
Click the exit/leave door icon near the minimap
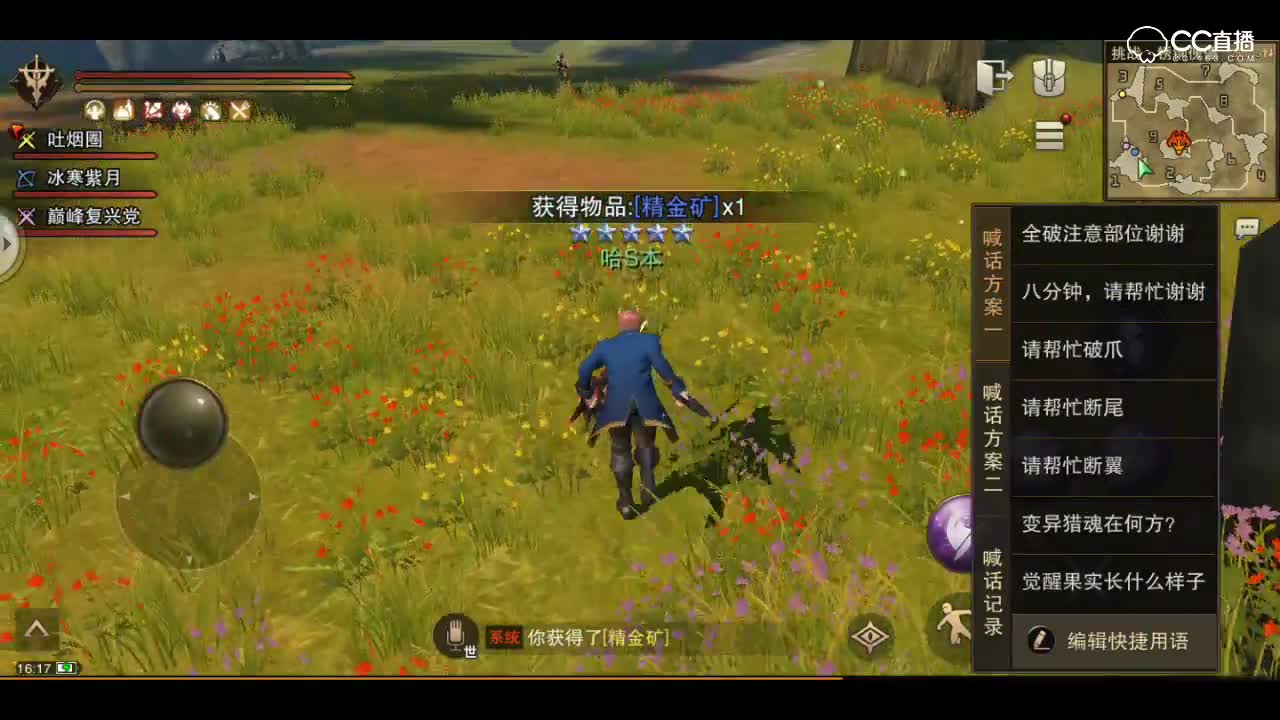pos(995,75)
